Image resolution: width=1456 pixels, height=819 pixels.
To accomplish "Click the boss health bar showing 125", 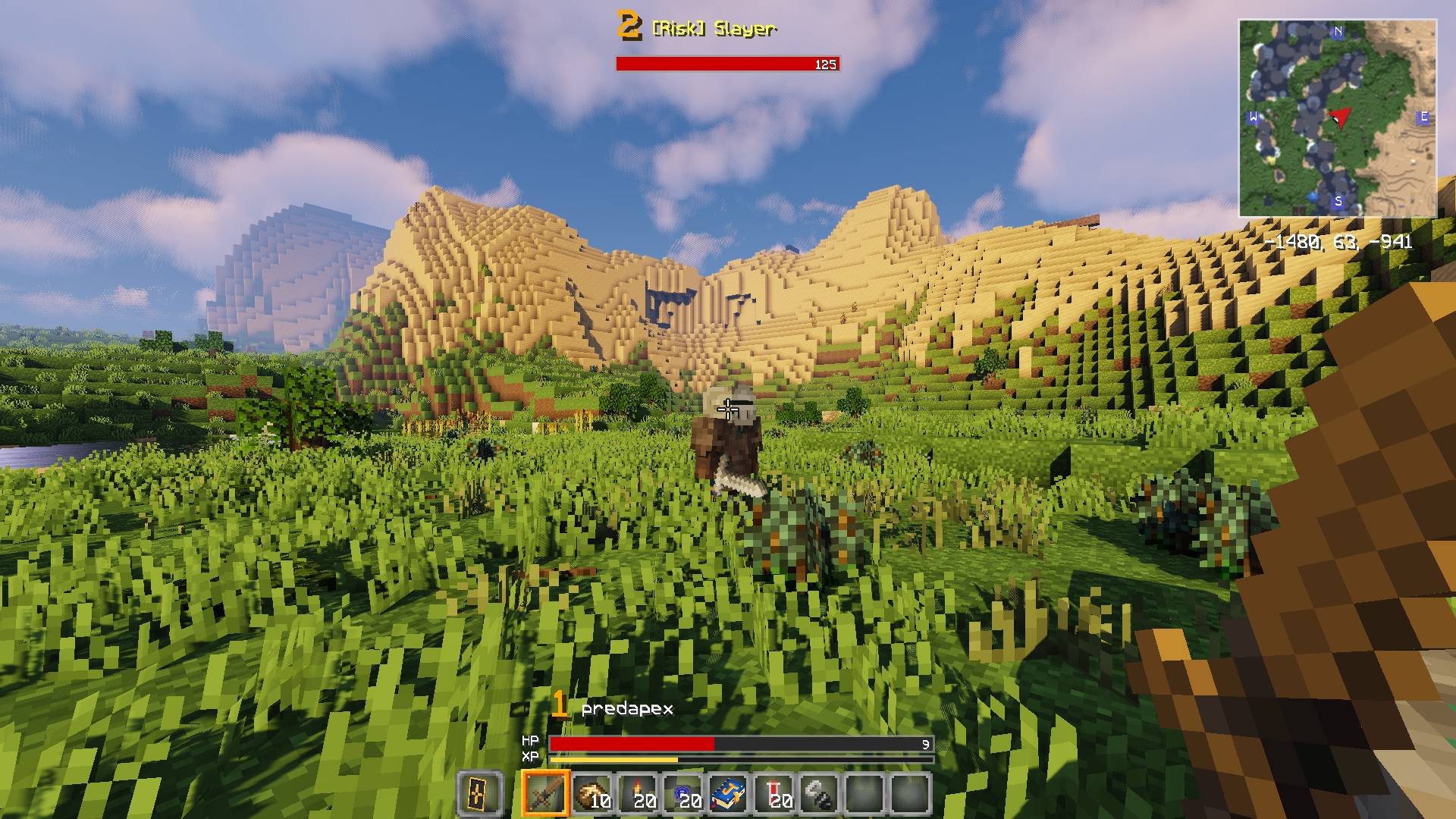I will click(x=728, y=64).
